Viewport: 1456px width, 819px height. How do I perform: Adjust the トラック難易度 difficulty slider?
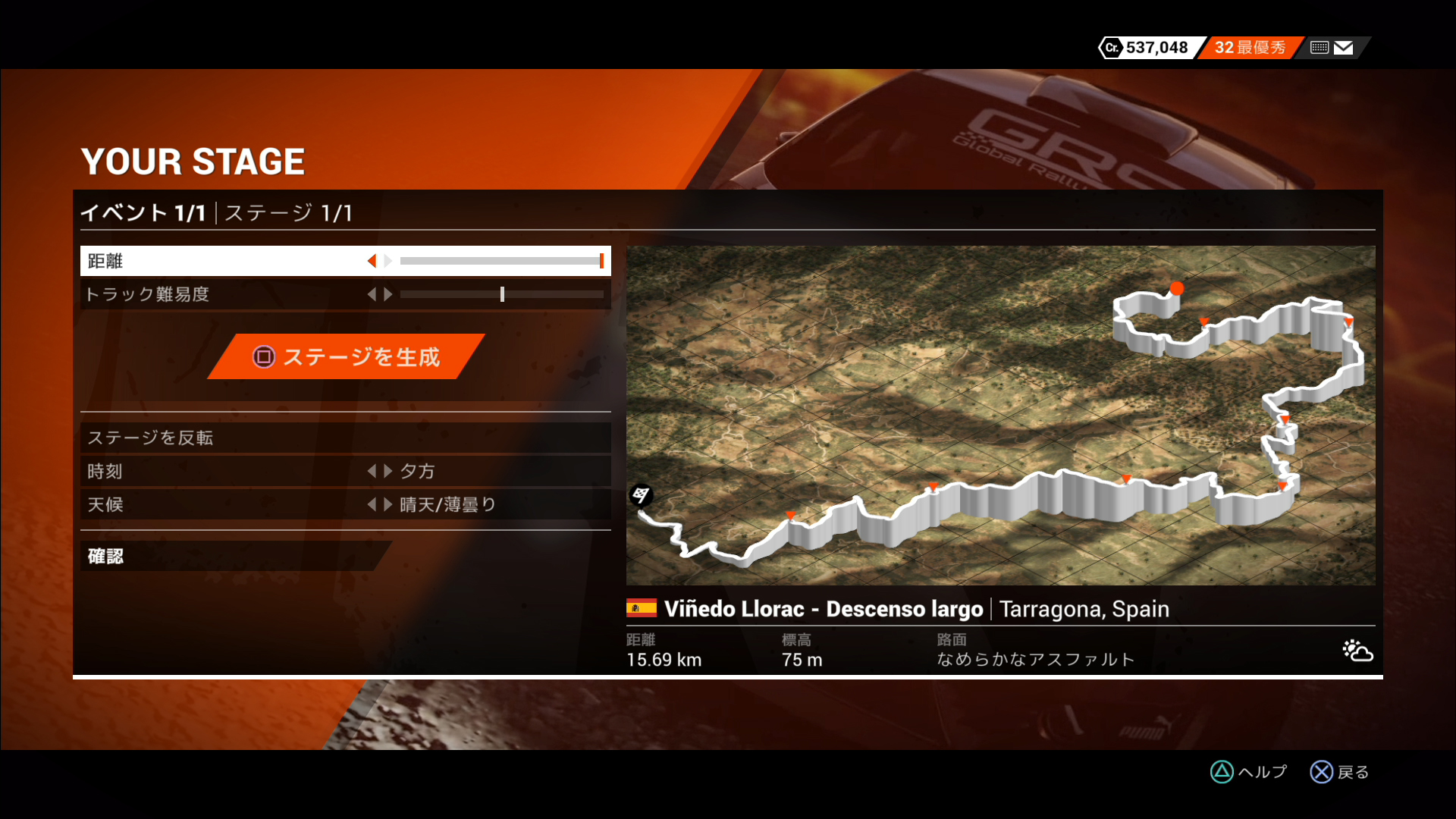(x=501, y=294)
